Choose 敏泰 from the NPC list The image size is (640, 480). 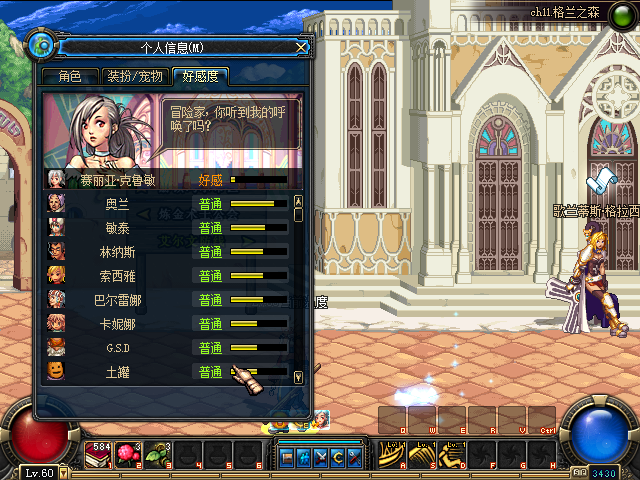(117, 227)
